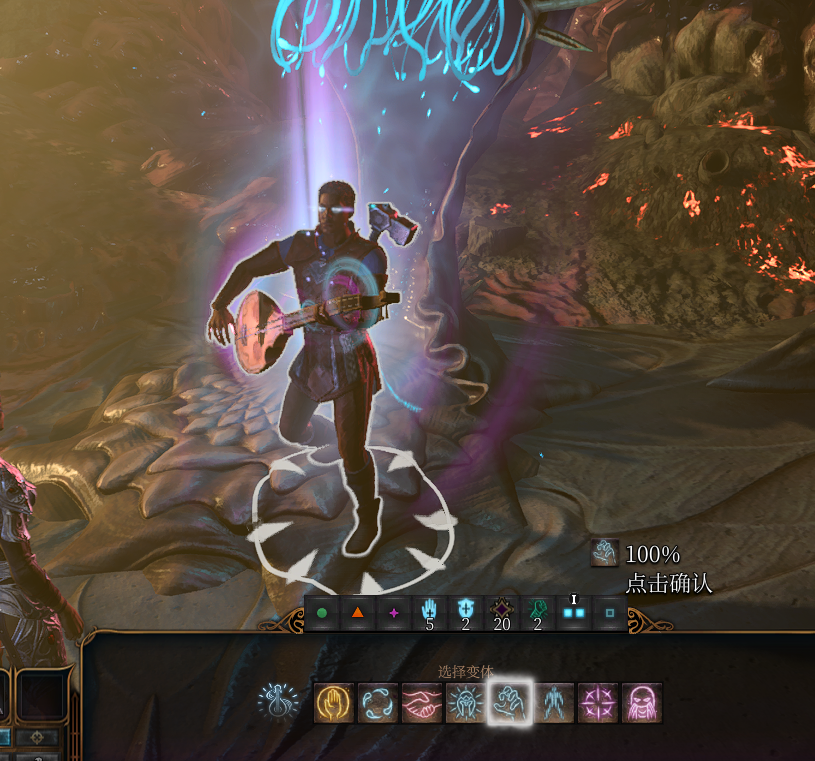The width and height of the screenshot is (815, 761).
Task: Pick the purple crossed star variant
Action: [598, 703]
